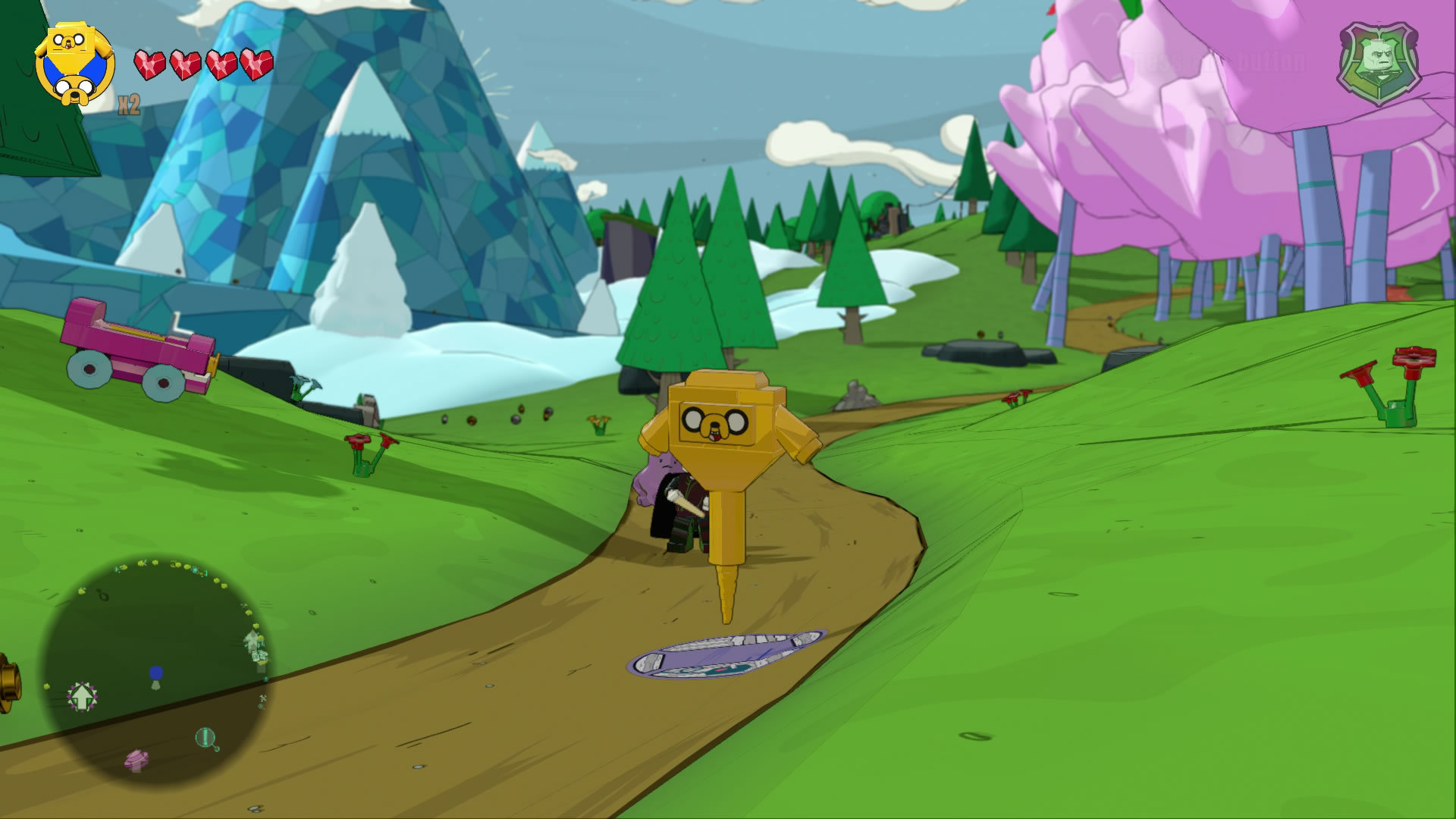The image size is (1456, 819).
Task: Click the second upgrade arrow on minimap edge
Action: (x=251, y=641)
